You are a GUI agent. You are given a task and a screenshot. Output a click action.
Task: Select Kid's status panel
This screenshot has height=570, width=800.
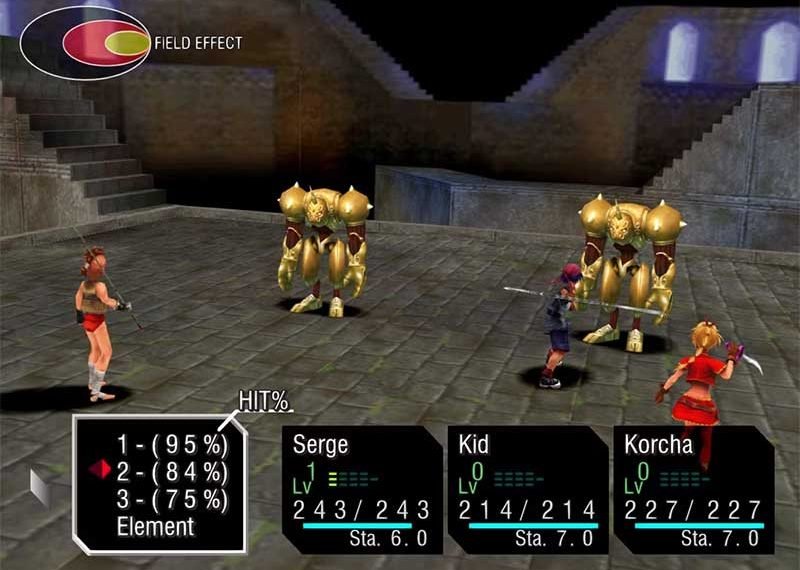pyautogui.click(x=526, y=490)
